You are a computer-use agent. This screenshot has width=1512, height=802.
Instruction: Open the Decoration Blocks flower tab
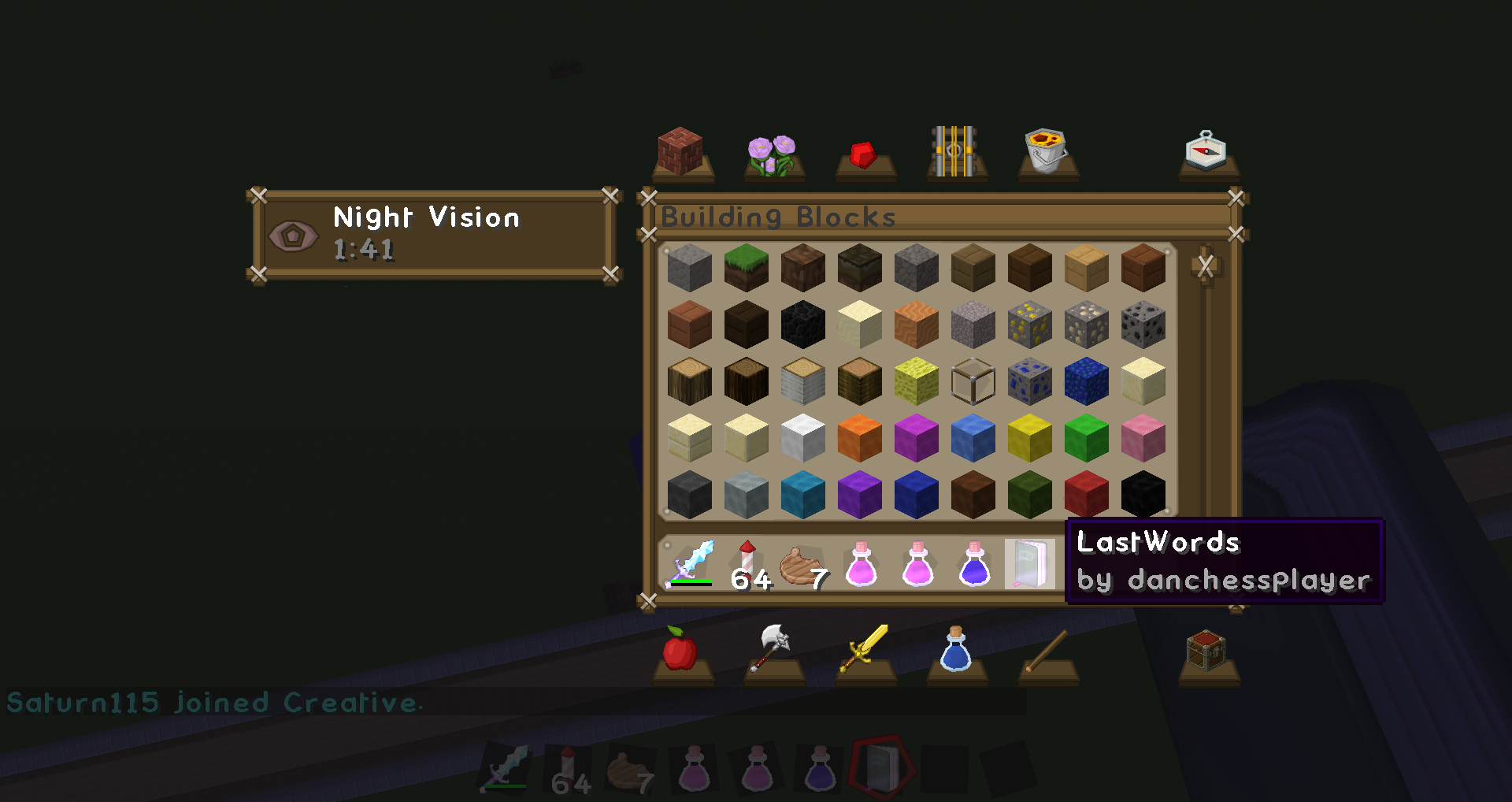[x=772, y=154]
